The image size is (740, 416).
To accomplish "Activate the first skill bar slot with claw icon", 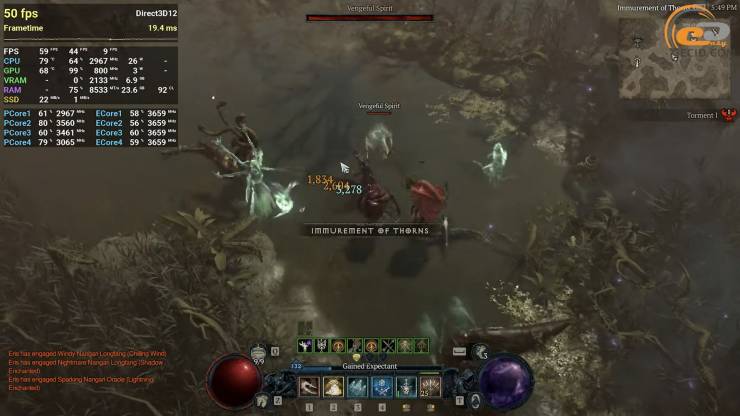I will [x=310, y=386].
